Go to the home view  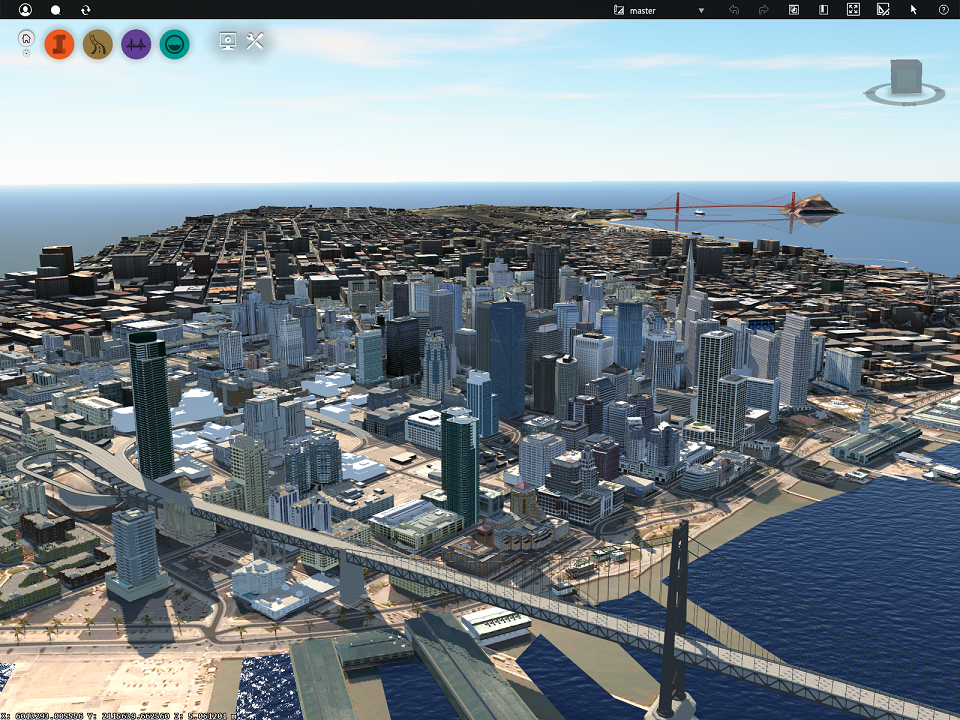[x=26, y=39]
